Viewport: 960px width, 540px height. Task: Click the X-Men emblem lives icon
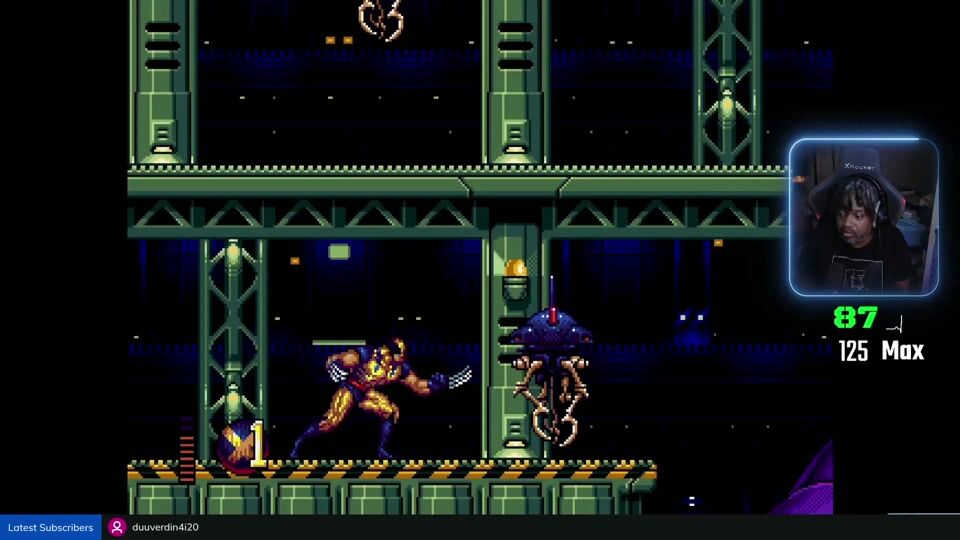point(238,445)
